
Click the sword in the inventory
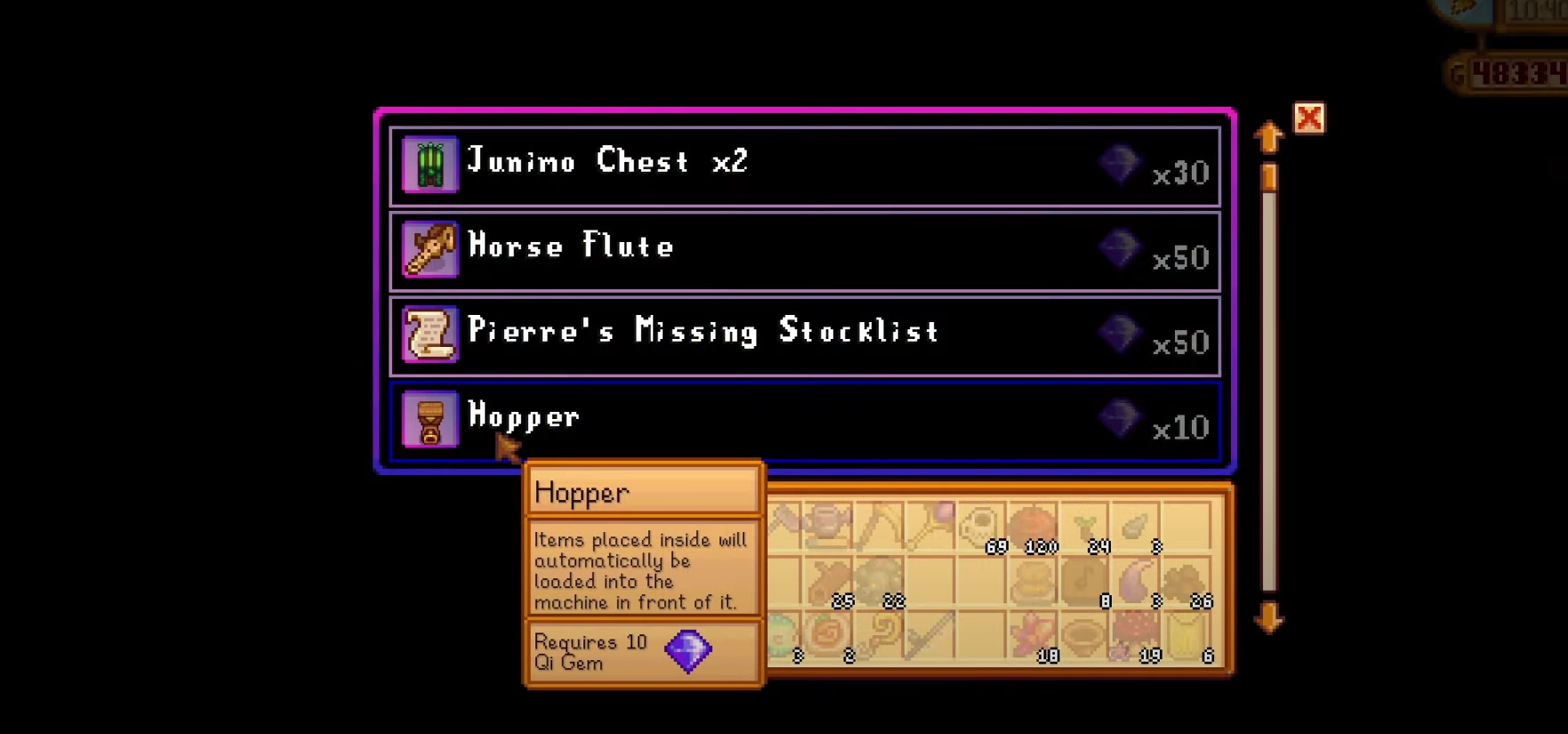pos(931,636)
